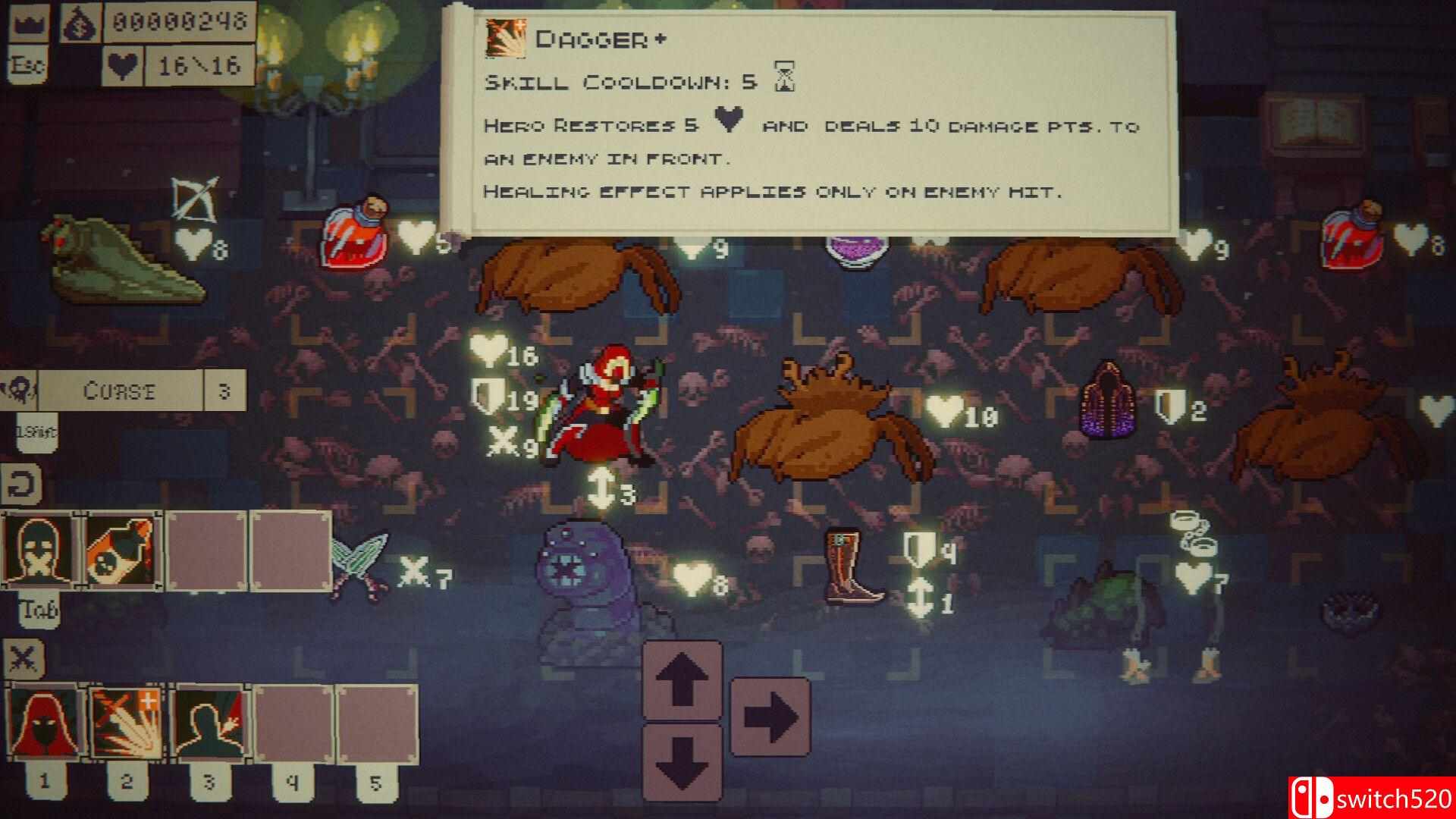
Task: Use the skull poison bottle item
Action: click(124, 548)
